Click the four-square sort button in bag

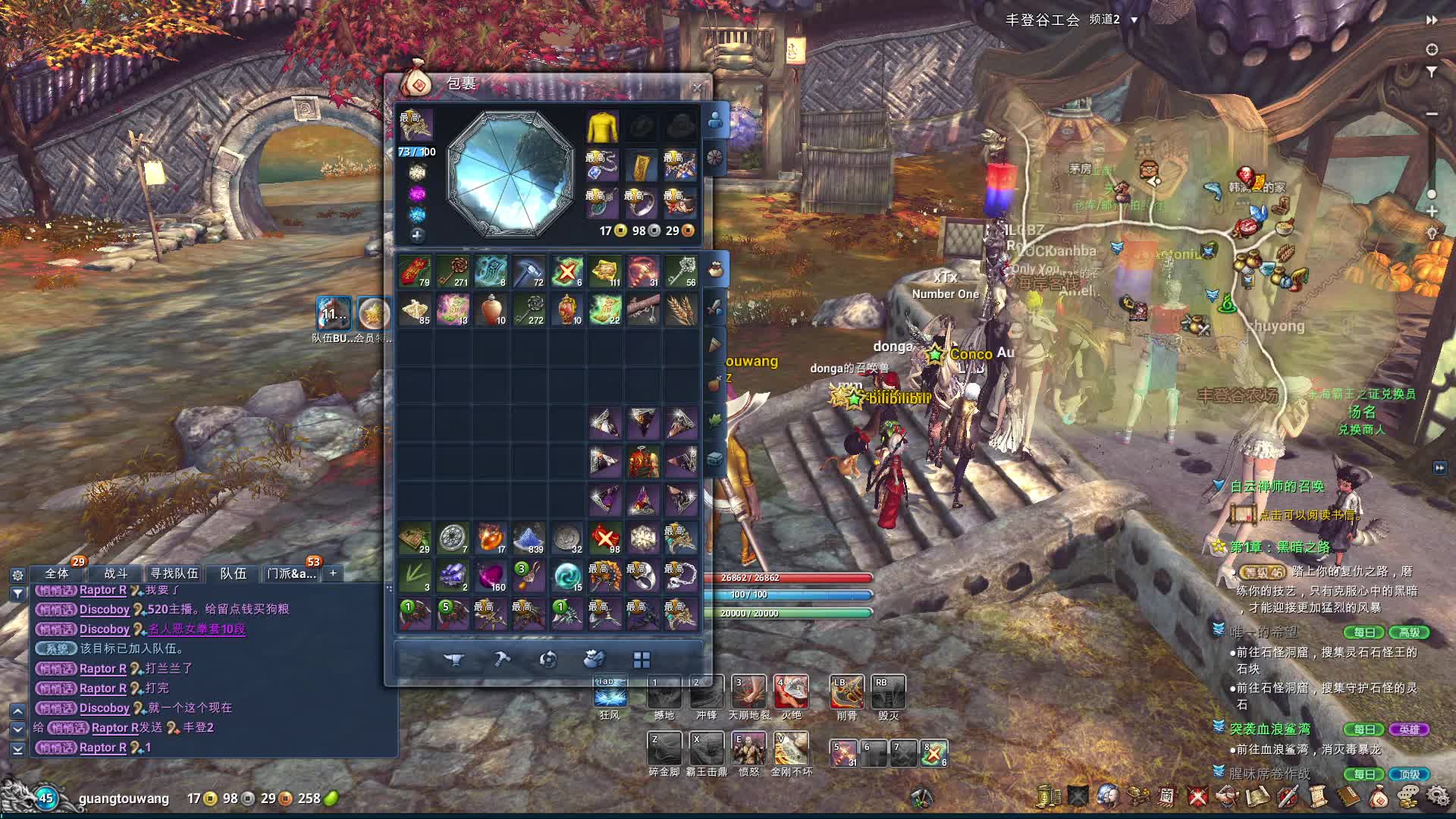coord(642,660)
